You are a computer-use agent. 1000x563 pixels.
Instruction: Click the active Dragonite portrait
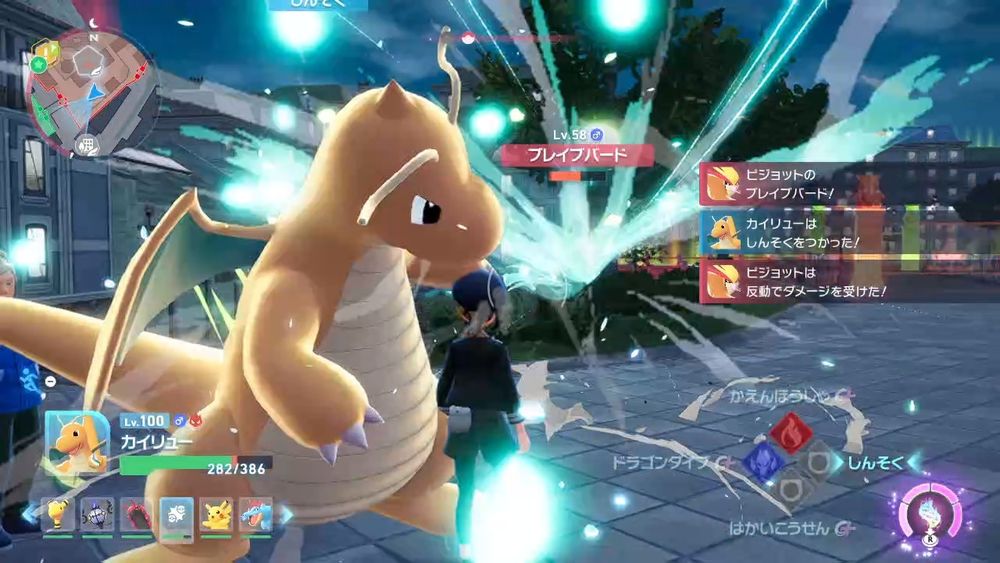pyautogui.click(x=77, y=441)
